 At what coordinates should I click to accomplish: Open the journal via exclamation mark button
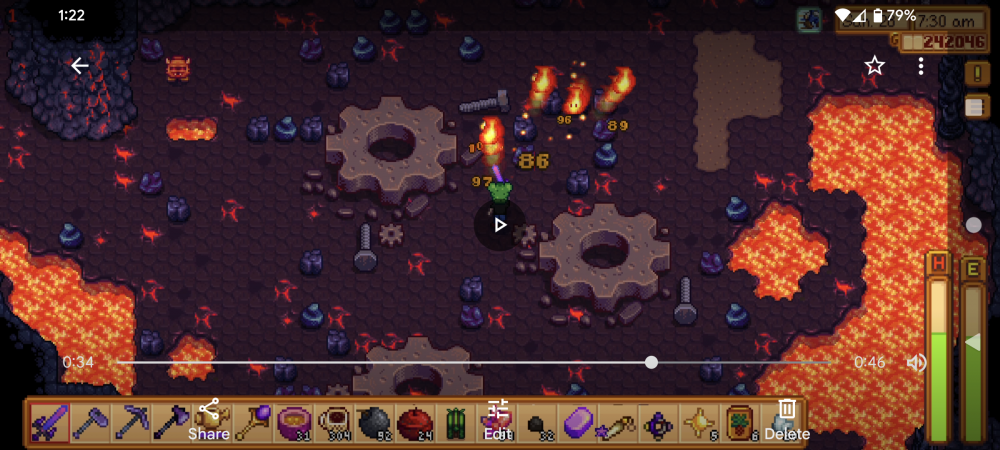[976, 73]
